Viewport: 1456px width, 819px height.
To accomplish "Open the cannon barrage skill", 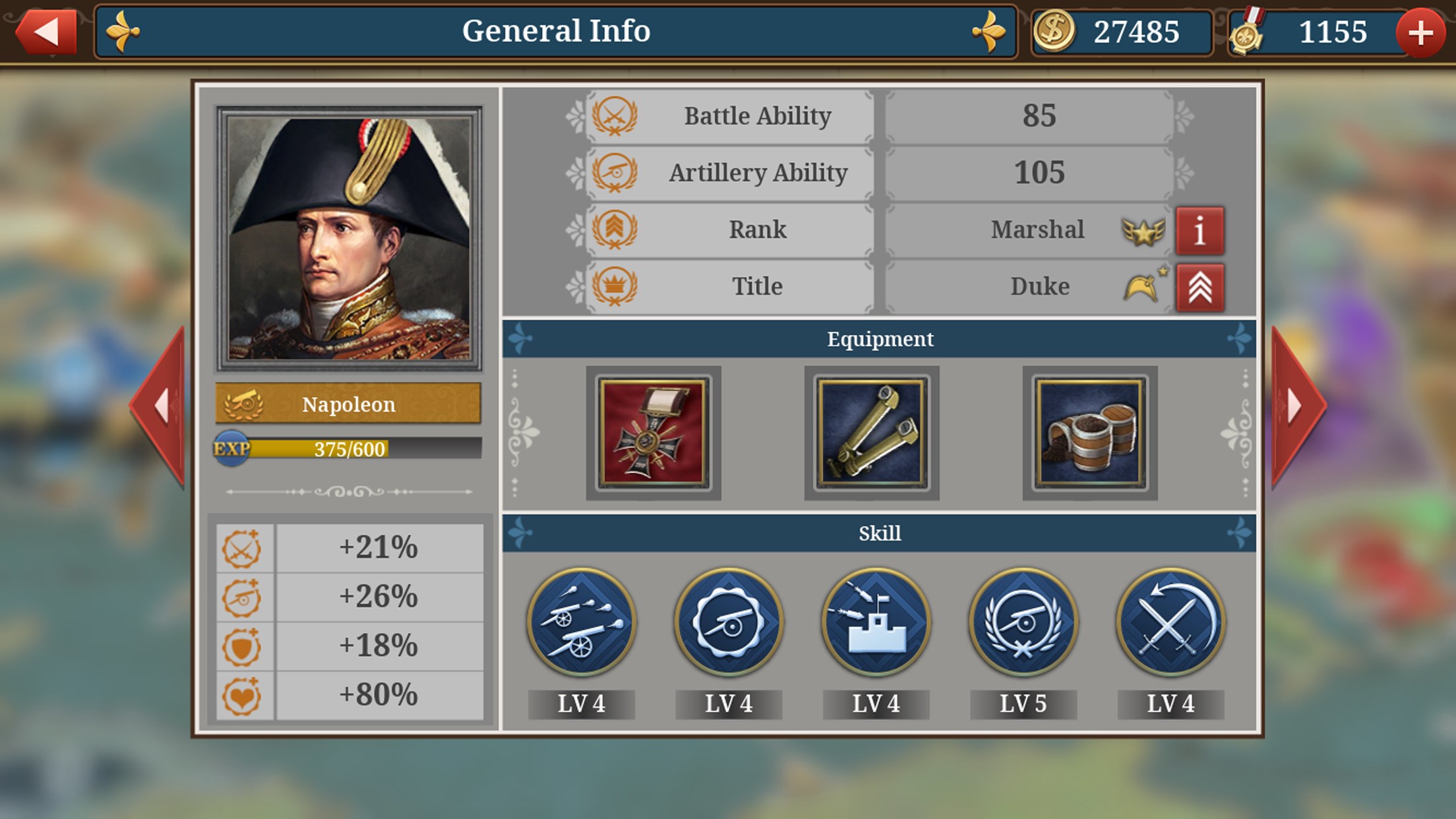I will (581, 622).
